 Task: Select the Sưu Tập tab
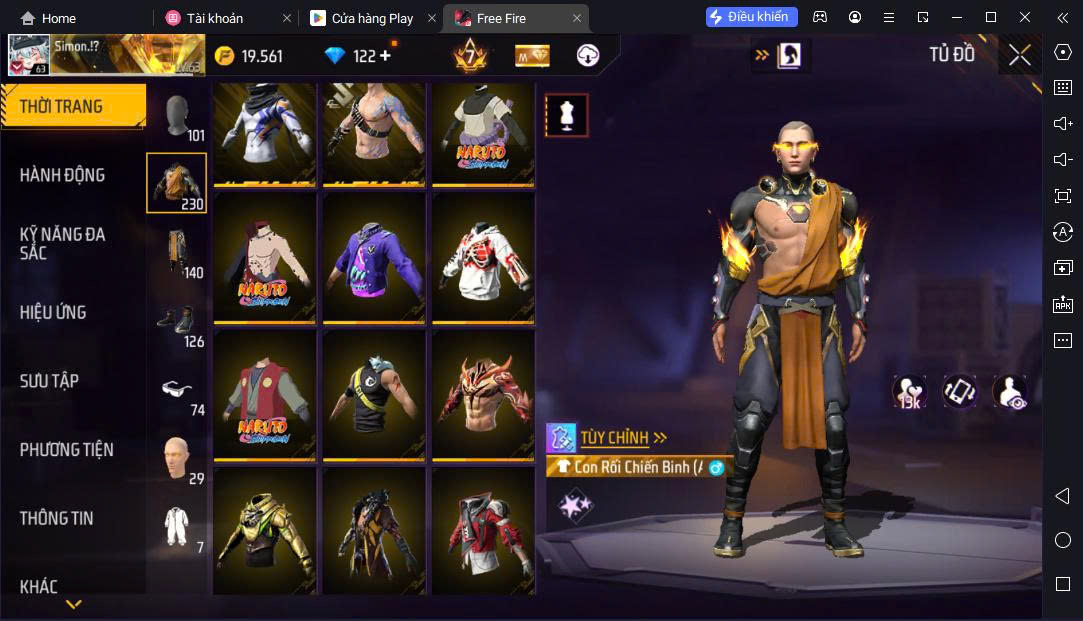[x=49, y=381]
